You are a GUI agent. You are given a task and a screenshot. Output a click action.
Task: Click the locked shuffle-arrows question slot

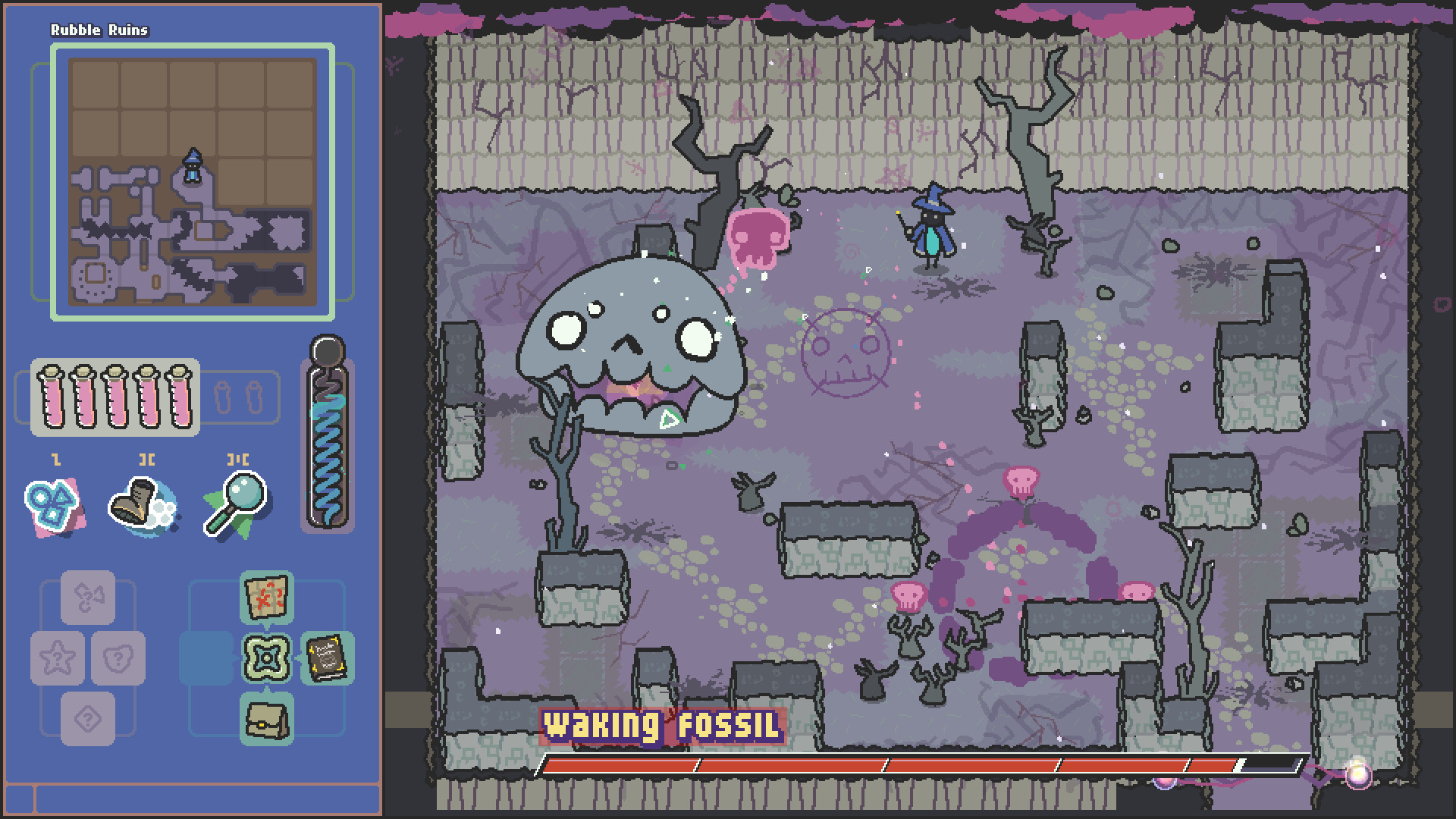click(87, 598)
